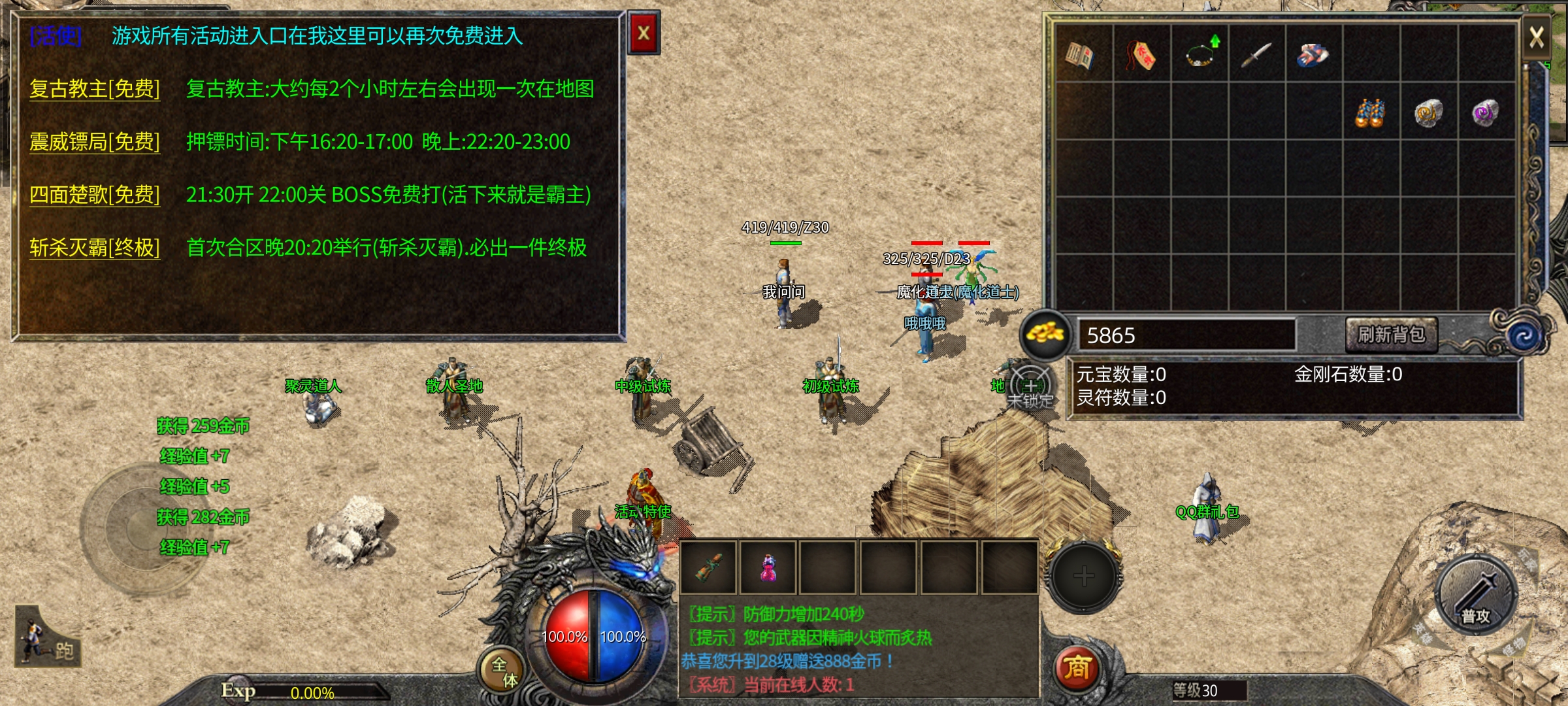Select the necklace with green upgrade arrow
This screenshot has width=1568, height=706.
click(x=1200, y=54)
